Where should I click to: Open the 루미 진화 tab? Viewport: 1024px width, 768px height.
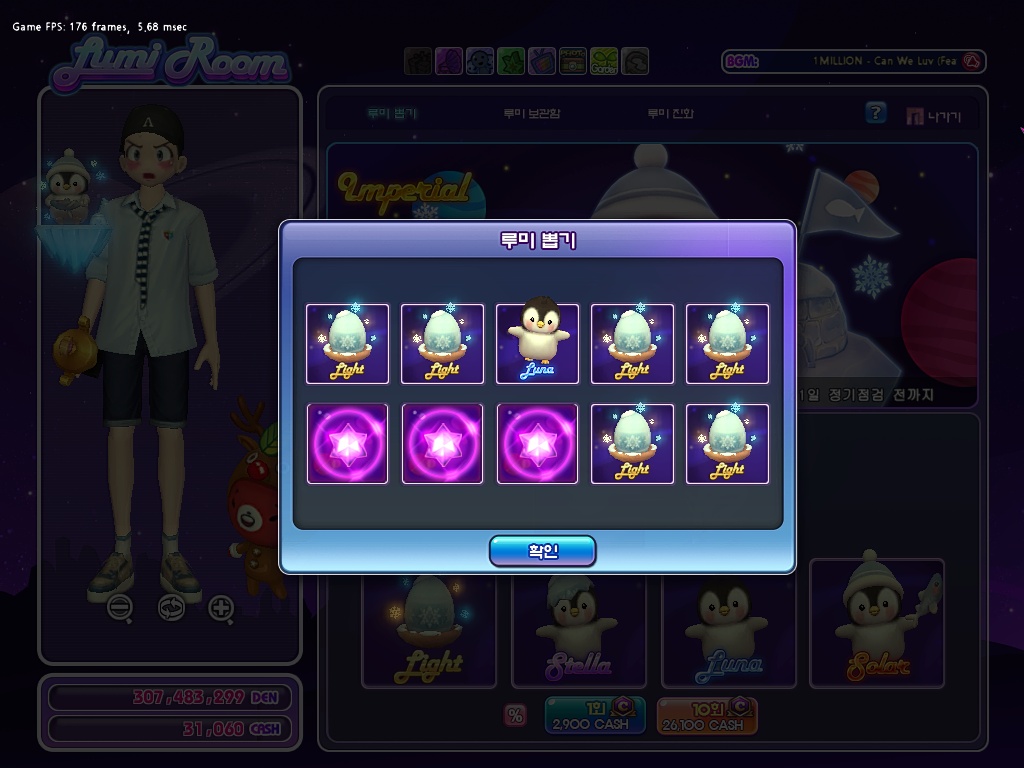click(x=670, y=114)
